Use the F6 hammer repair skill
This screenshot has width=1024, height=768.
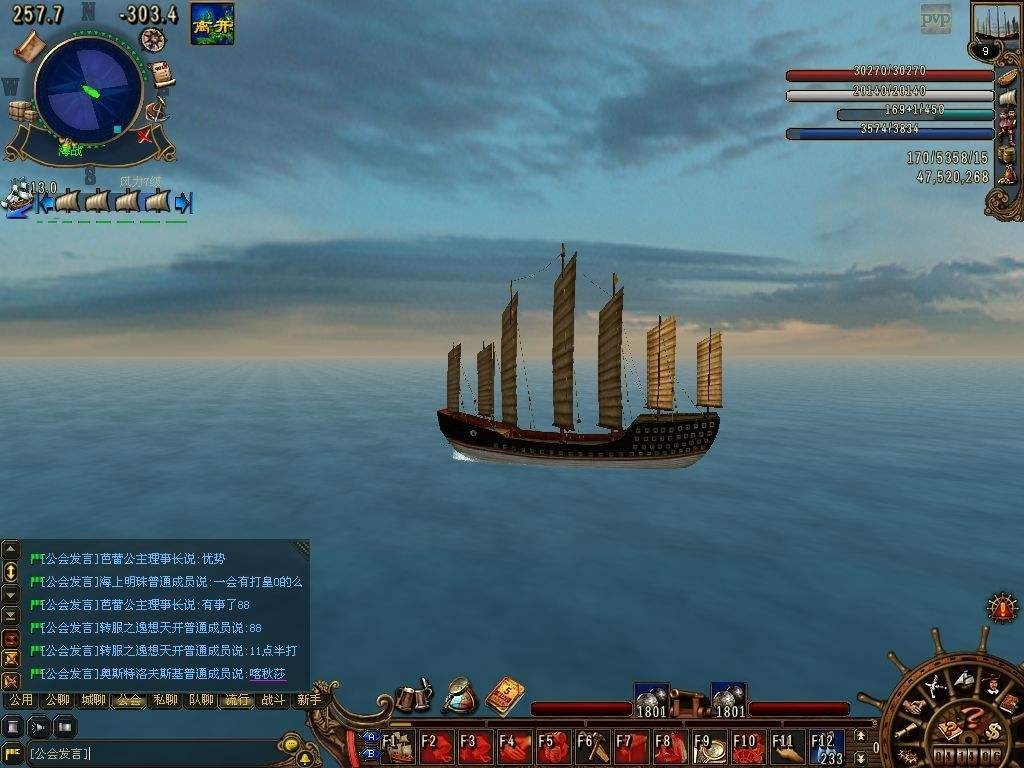pyautogui.click(x=592, y=746)
